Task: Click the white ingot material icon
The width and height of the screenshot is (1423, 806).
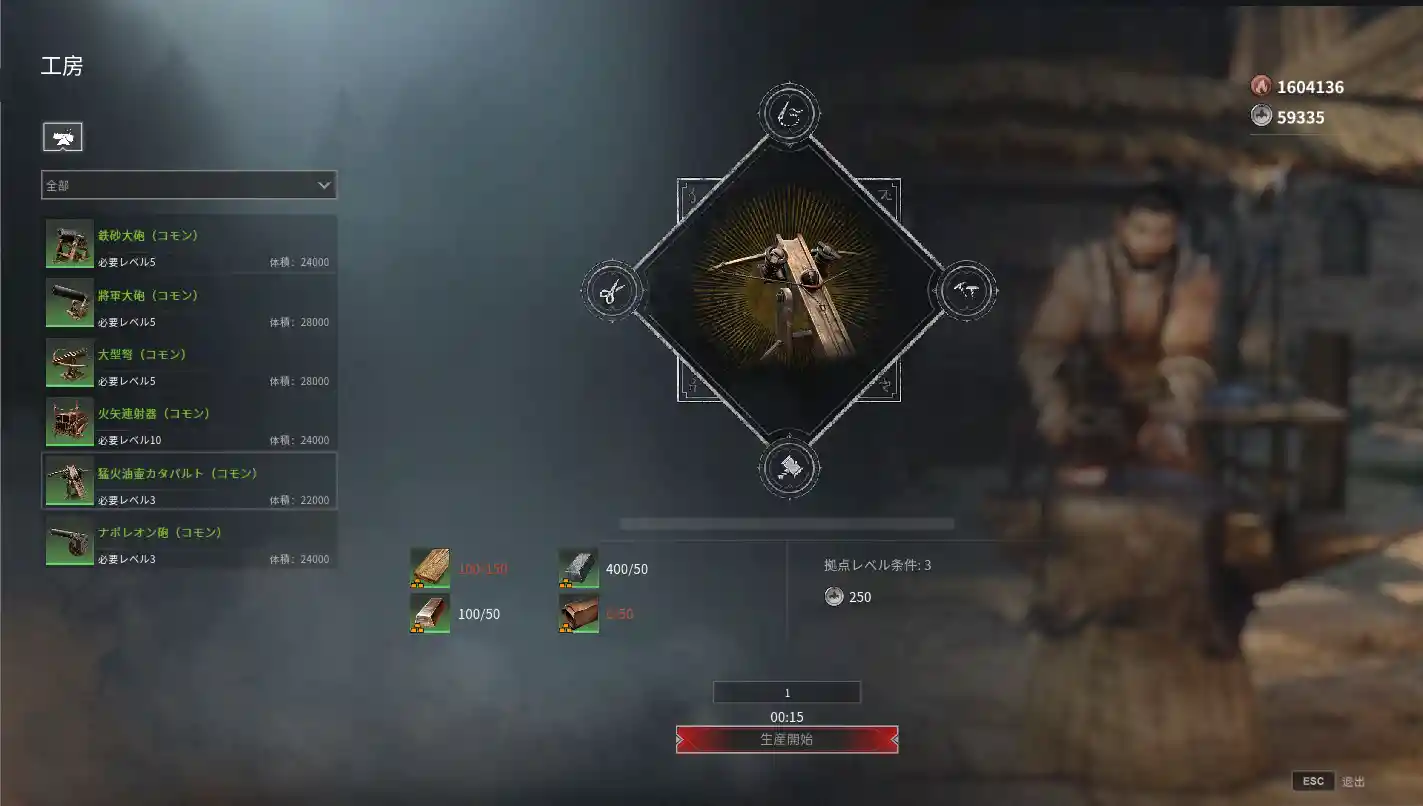Action: point(430,614)
